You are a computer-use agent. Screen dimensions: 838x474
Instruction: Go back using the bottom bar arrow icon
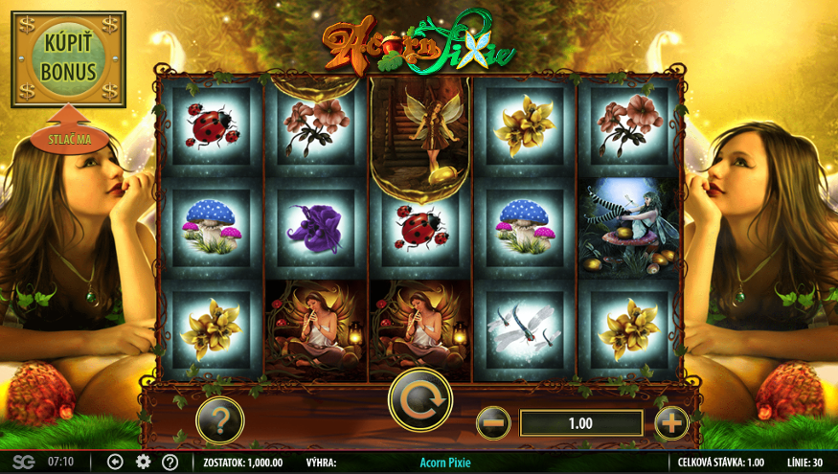coord(115,462)
